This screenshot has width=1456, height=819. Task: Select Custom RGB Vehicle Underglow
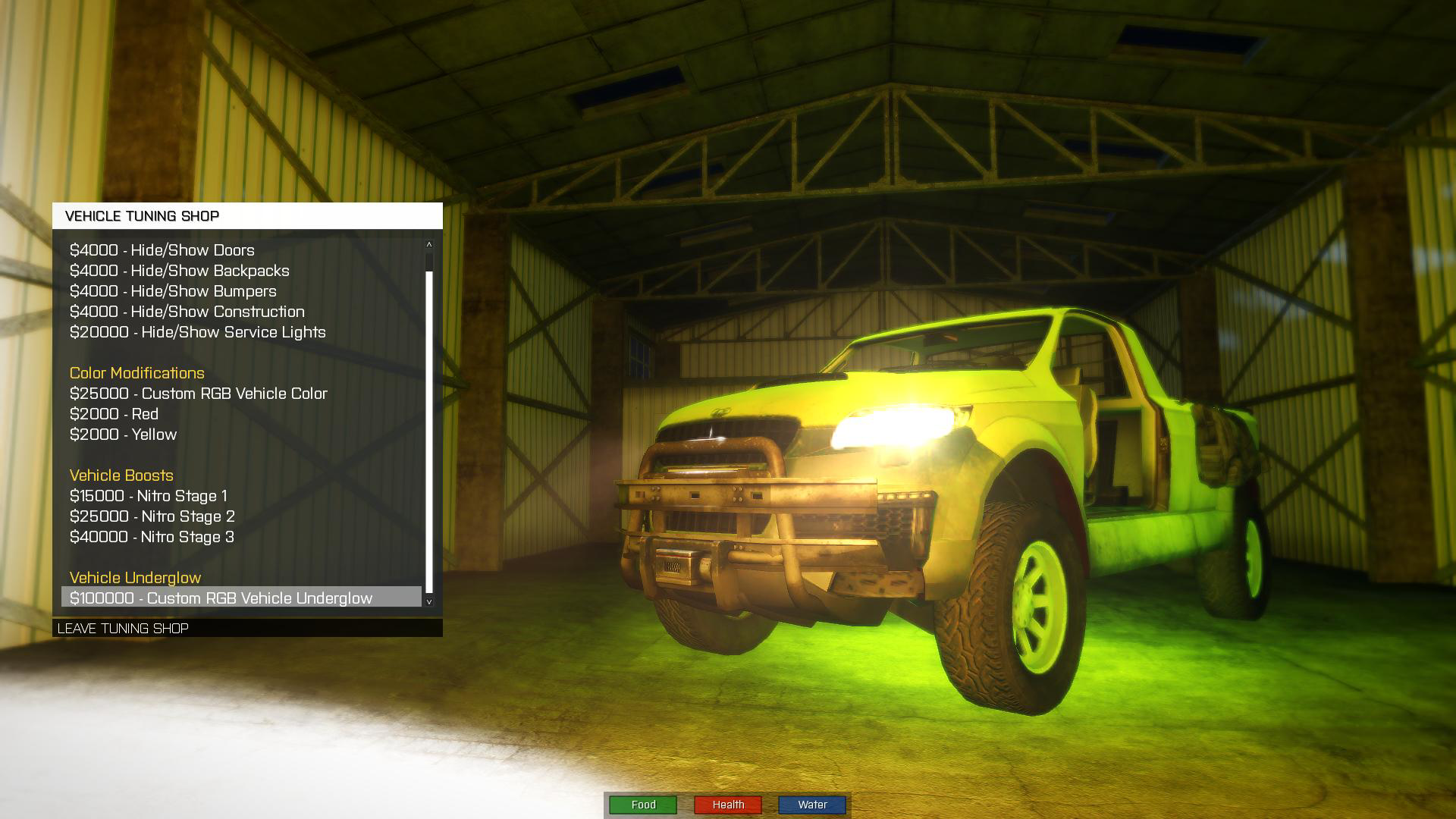[221, 598]
